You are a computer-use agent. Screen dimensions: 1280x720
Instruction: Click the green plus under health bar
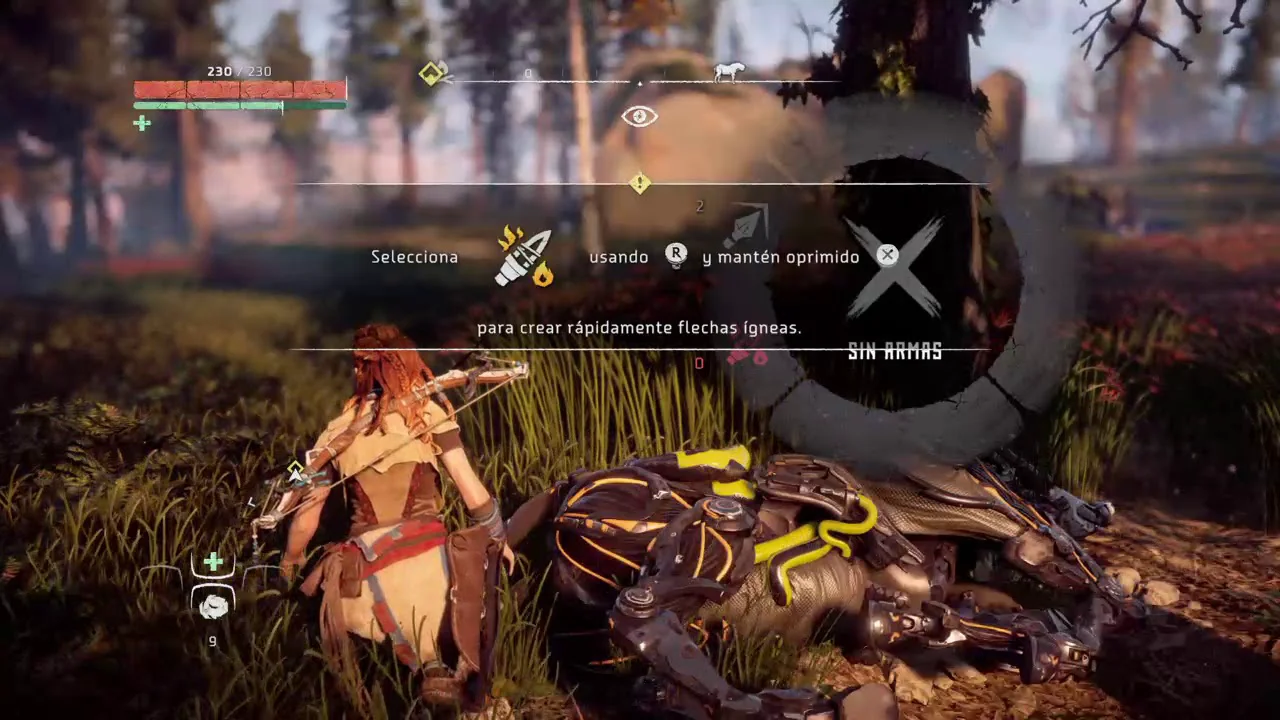pyautogui.click(x=142, y=124)
